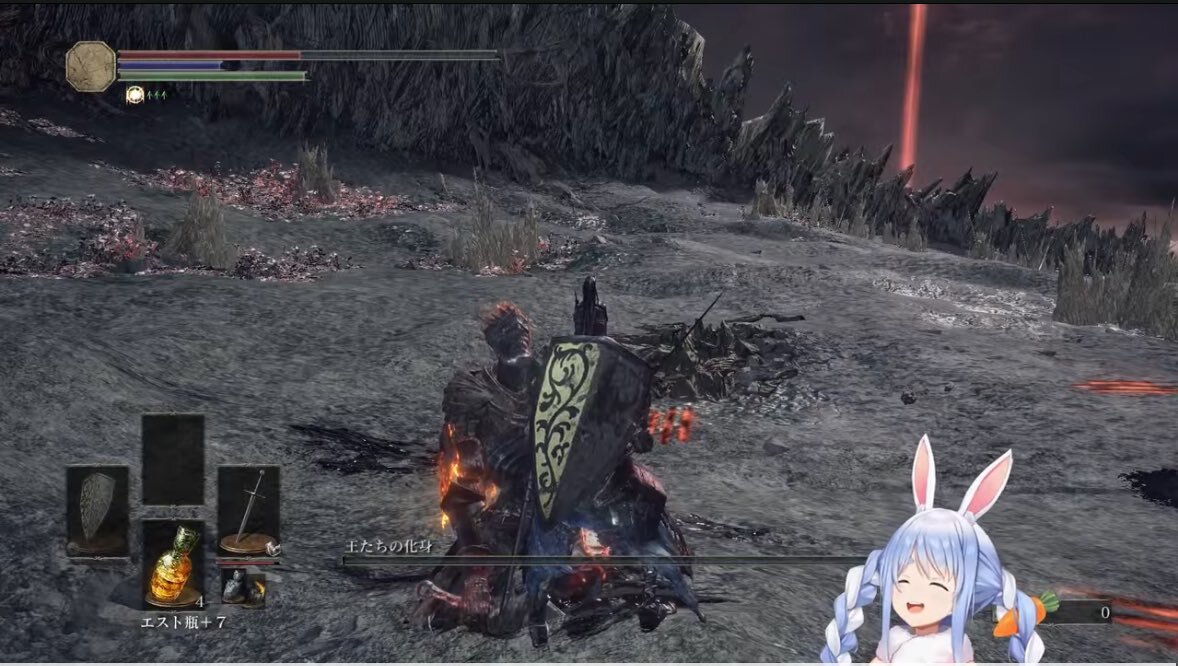
Task: Select the shield in the left-hand slot
Action: click(x=97, y=509)
